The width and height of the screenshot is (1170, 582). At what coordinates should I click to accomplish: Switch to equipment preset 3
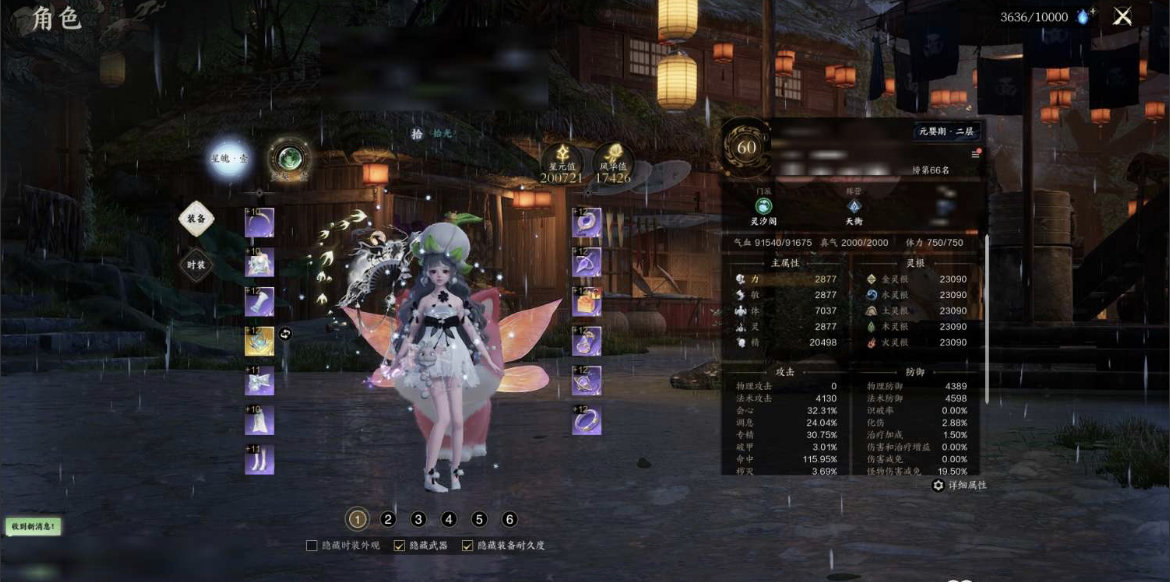point(418,519)
